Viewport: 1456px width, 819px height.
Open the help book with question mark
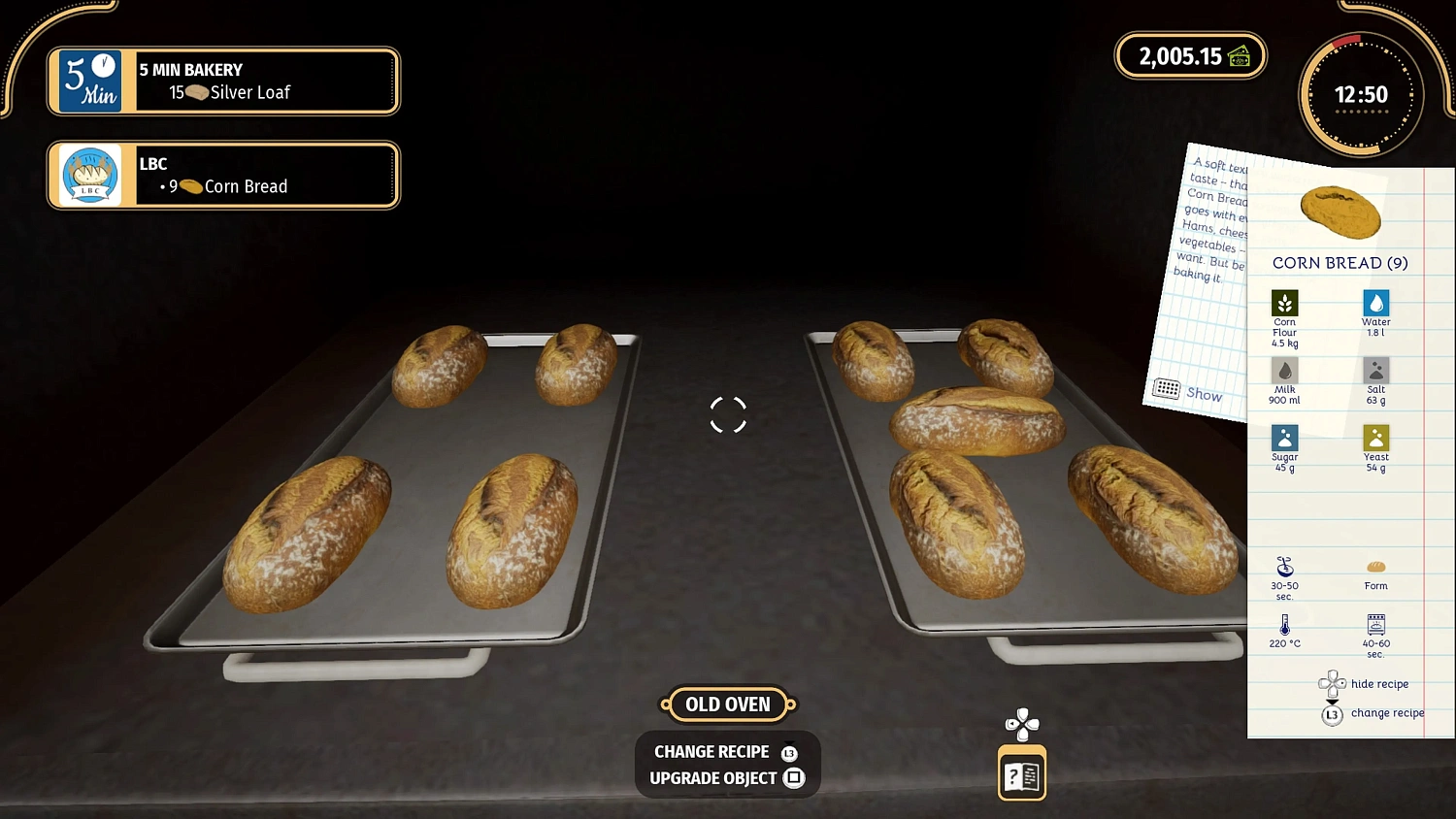click(x=1021, y=773)
